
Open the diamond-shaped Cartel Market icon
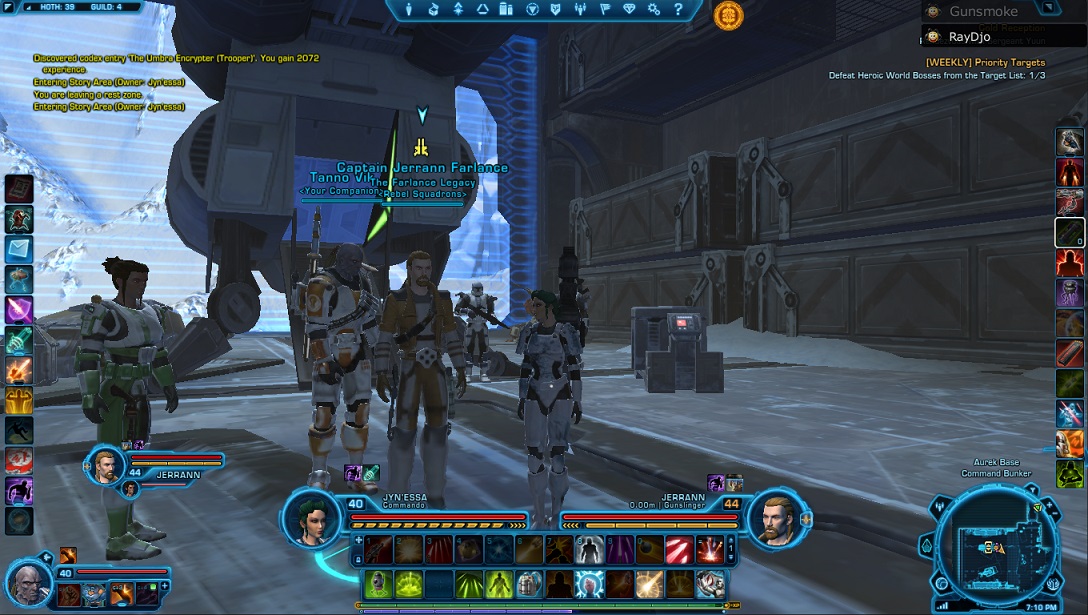tap(629, 10)
